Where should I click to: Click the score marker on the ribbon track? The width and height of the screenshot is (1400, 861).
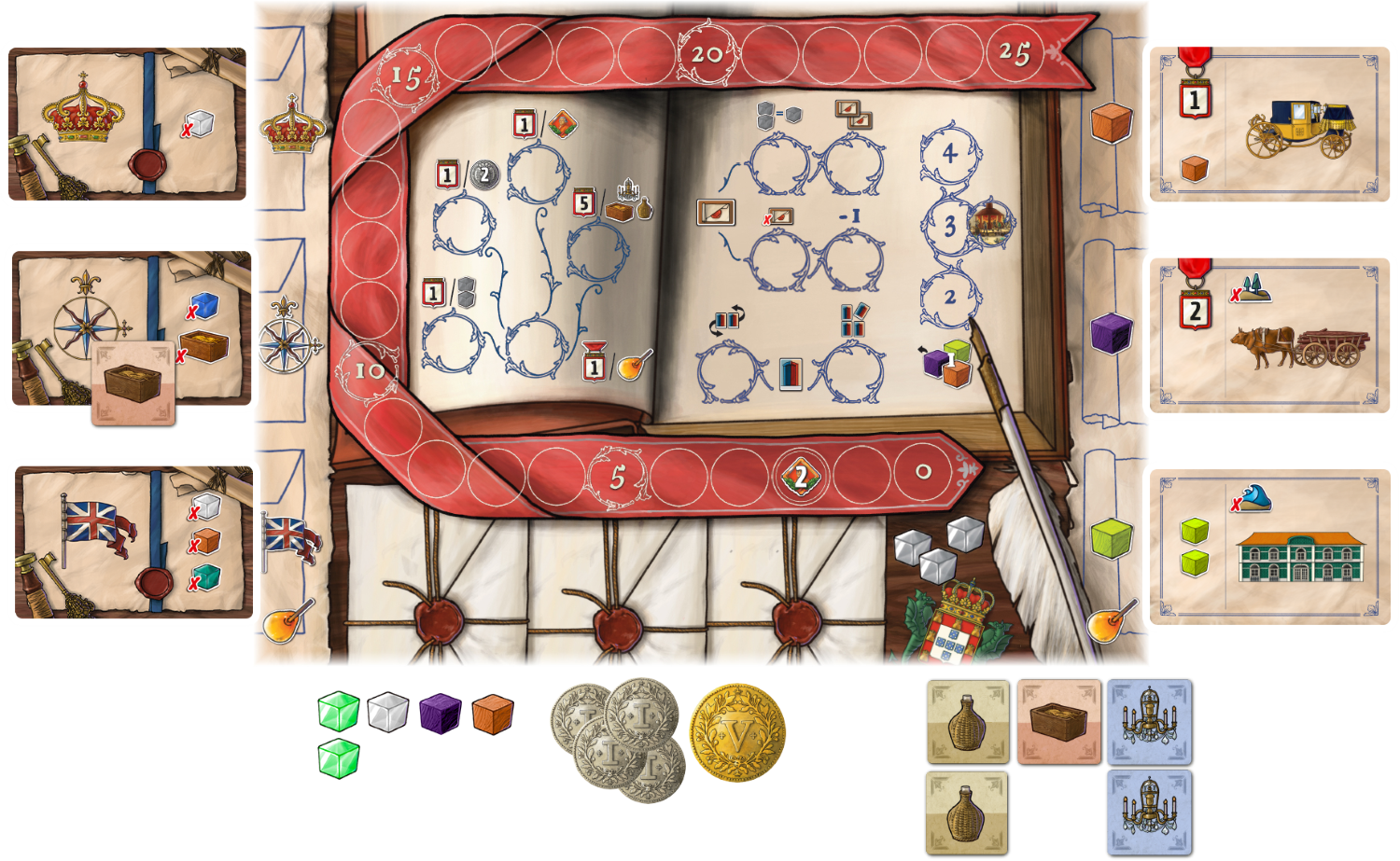(x=800, y=477)
